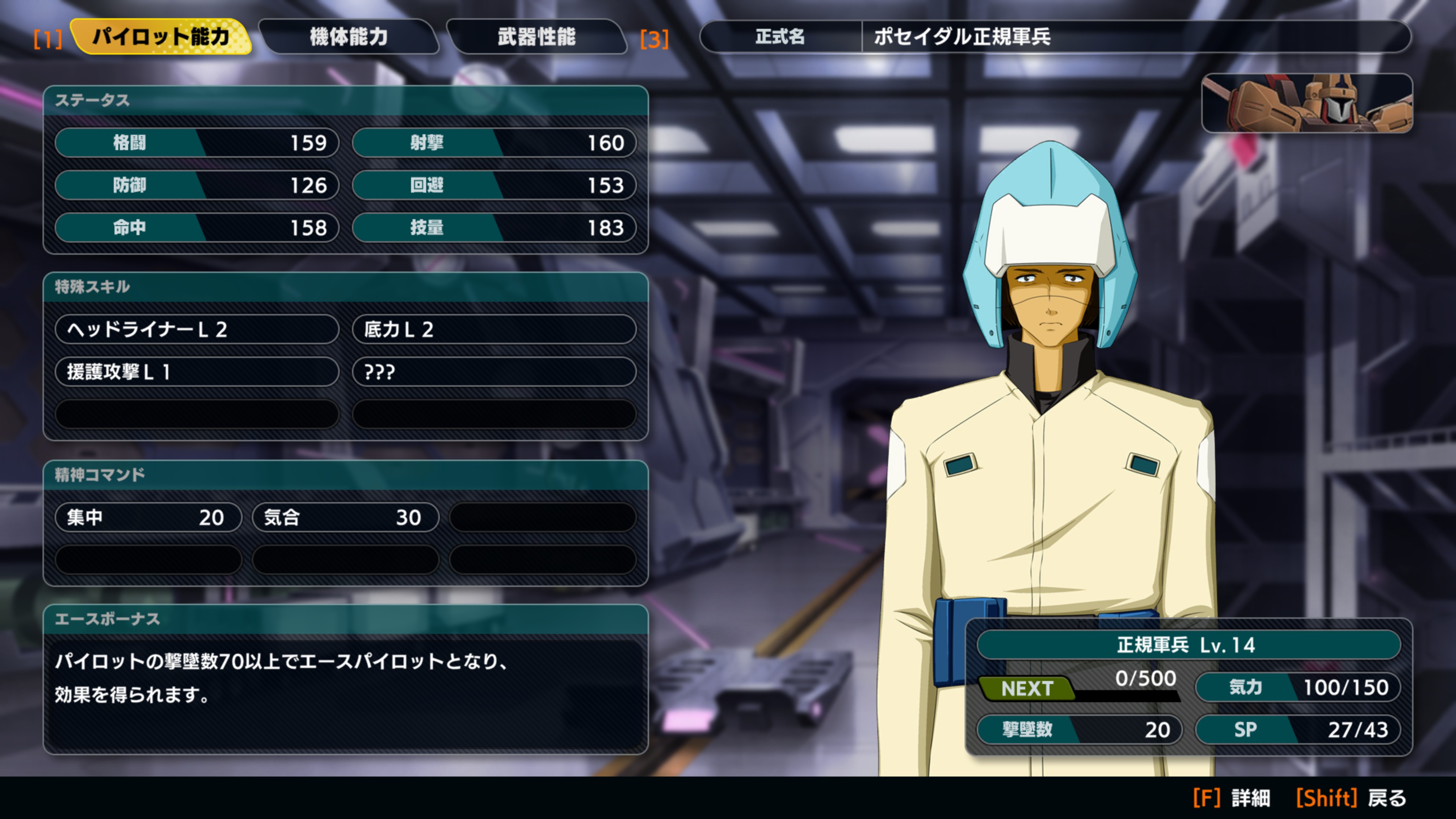Click the mecha unit thumbnail
Viewport: 1456px width, 819px height.
point(1306,104)
